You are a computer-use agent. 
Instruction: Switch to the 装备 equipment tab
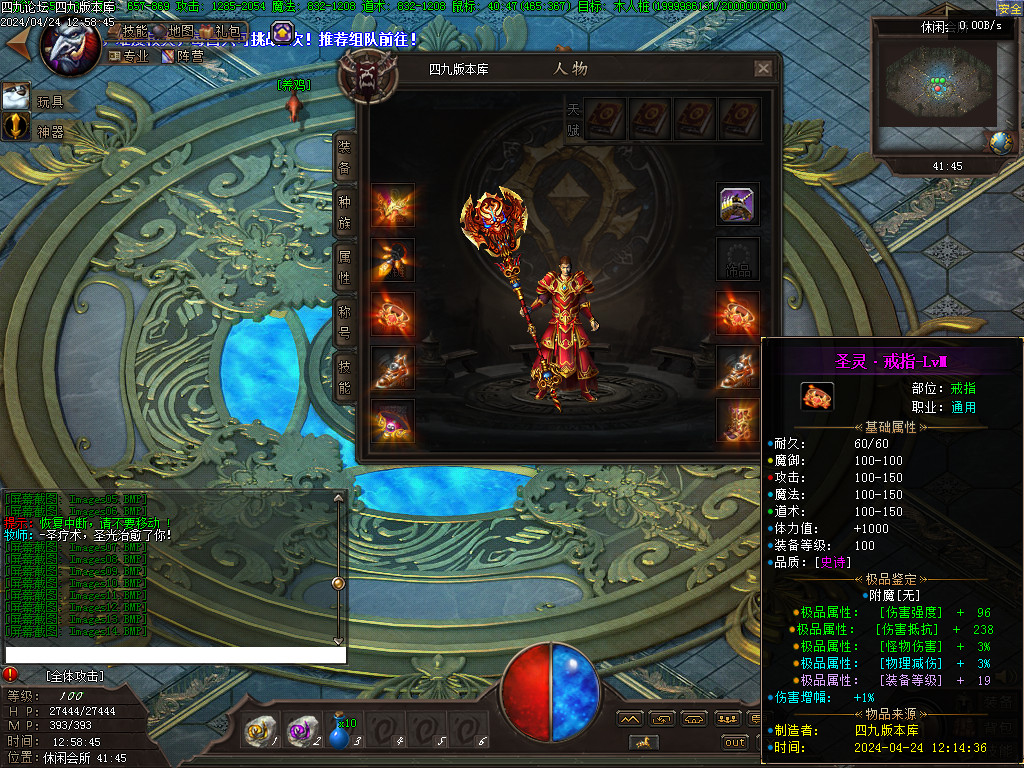point(344,156)
